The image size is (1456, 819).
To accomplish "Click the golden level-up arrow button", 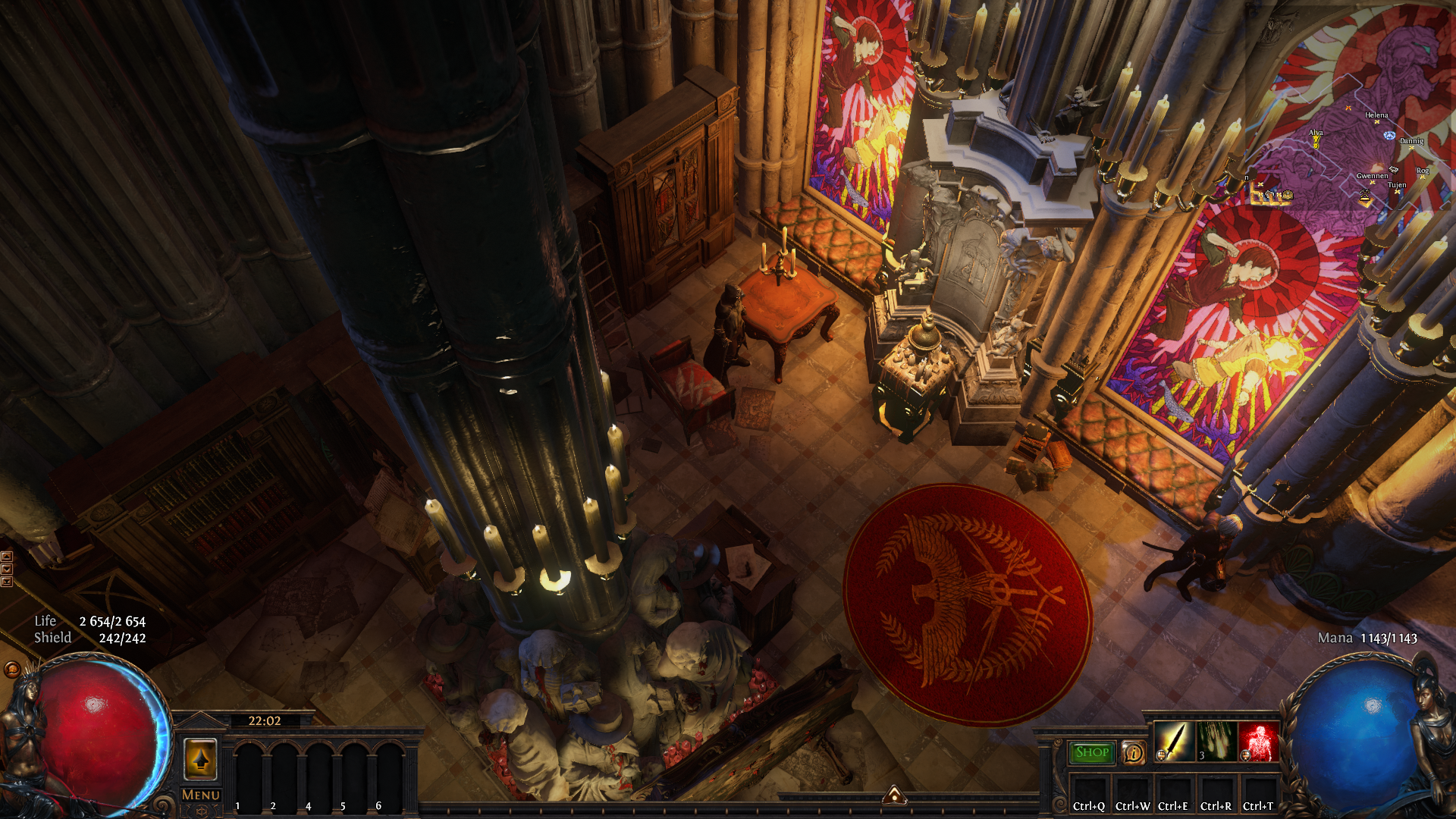I will 201,758.
